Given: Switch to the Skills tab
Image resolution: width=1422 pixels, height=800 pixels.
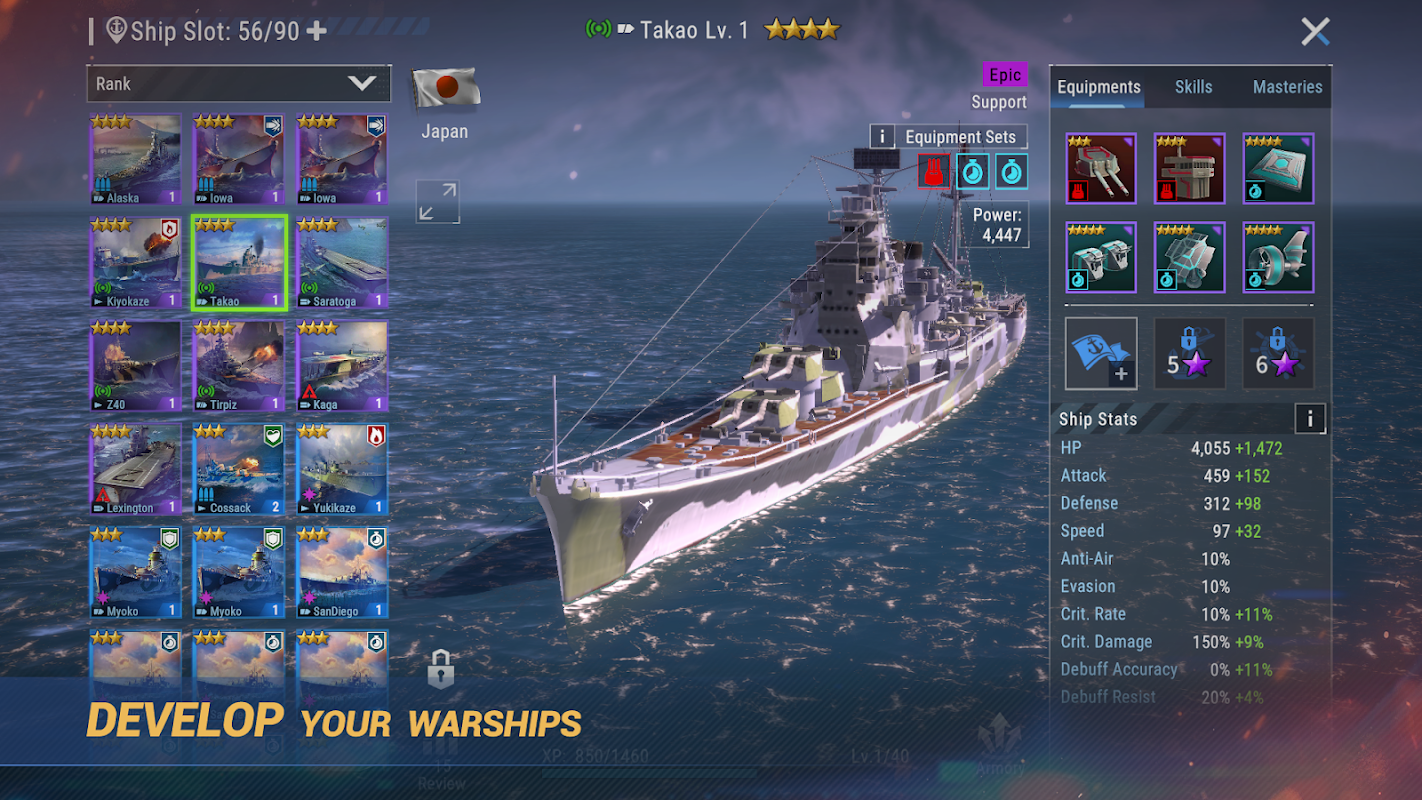Looking at the screenshot, I should [x=1193, y=87].
